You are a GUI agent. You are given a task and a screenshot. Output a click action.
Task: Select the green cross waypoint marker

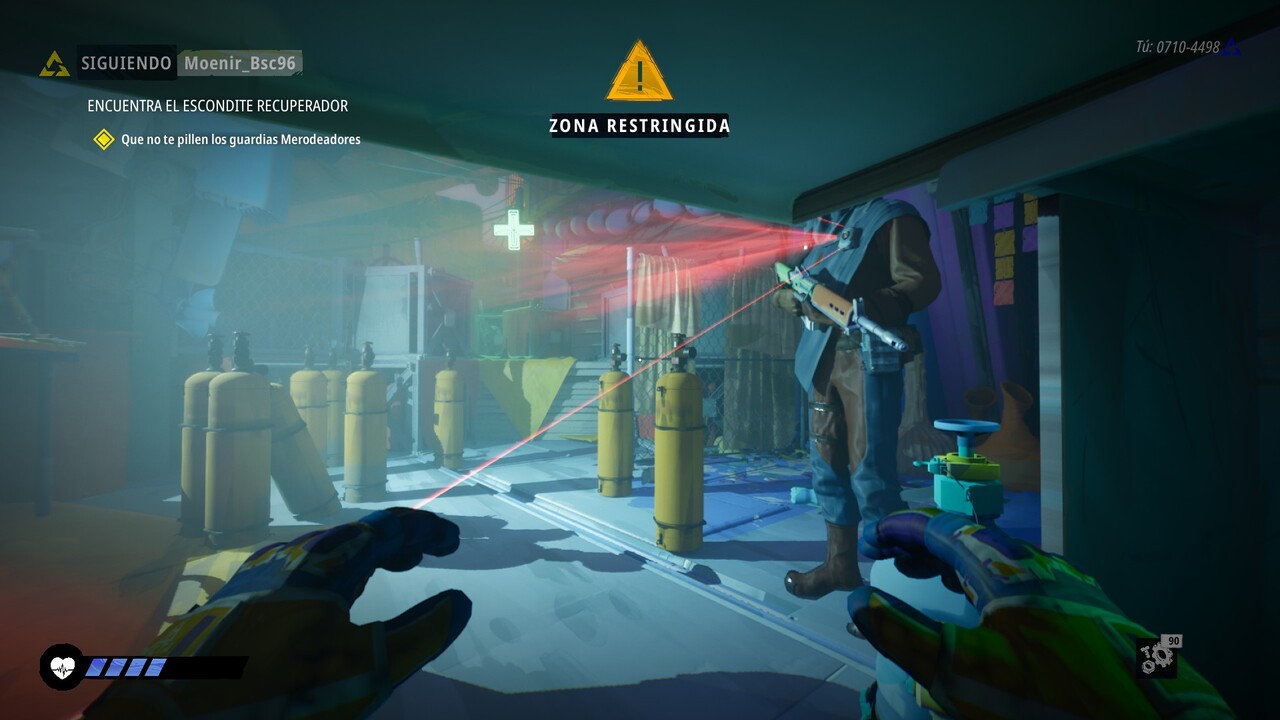click(513, 230)
